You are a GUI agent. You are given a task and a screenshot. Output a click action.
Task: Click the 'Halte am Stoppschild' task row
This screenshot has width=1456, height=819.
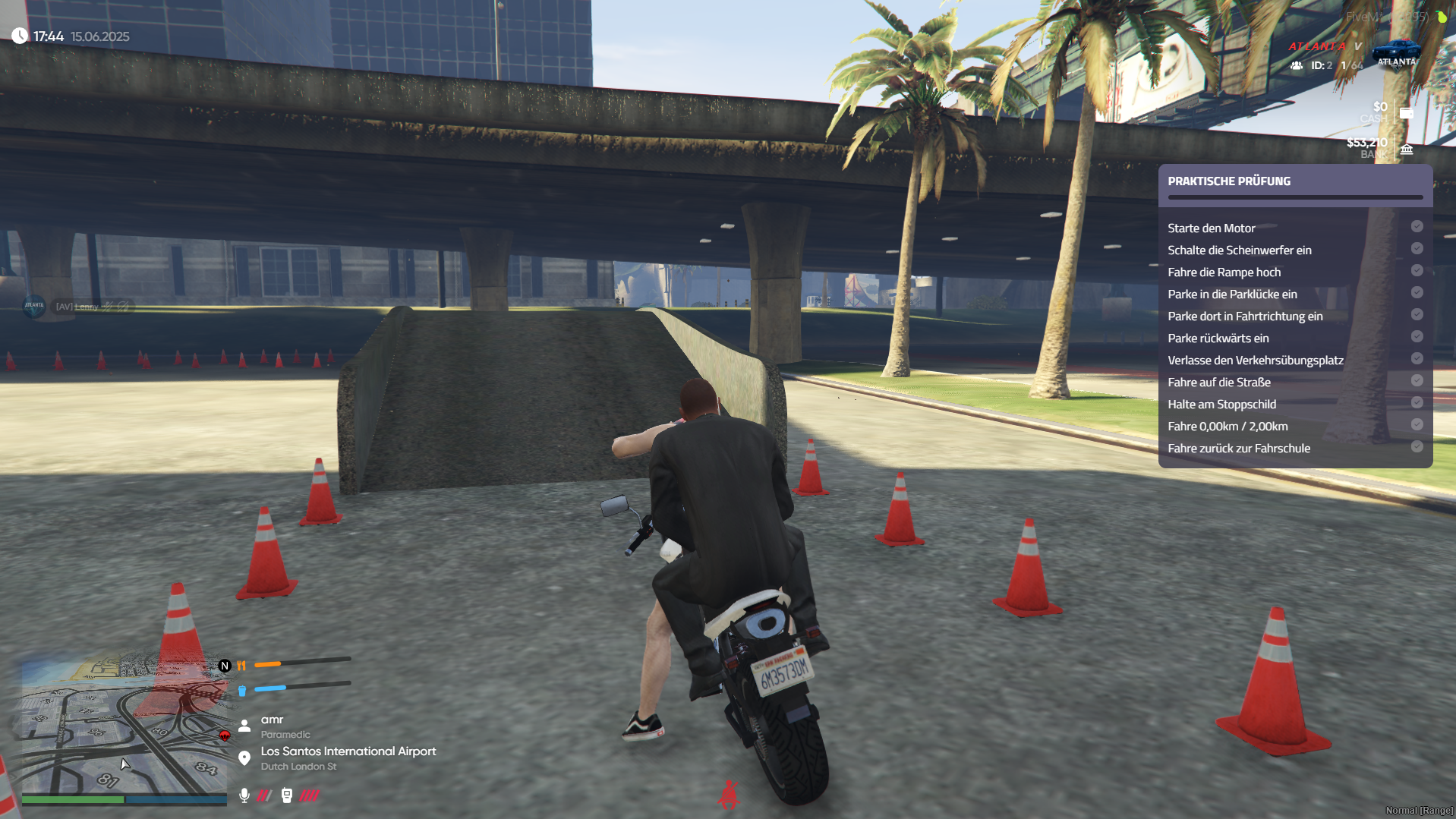1221,404
